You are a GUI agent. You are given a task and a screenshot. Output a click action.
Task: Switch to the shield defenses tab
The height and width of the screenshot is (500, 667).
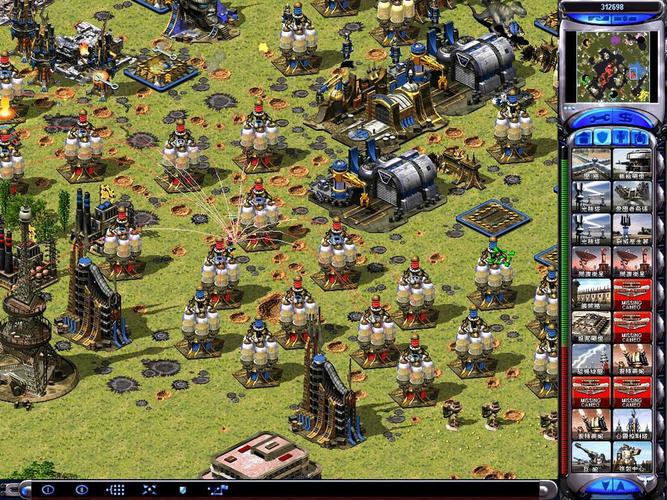pos(600,137)
